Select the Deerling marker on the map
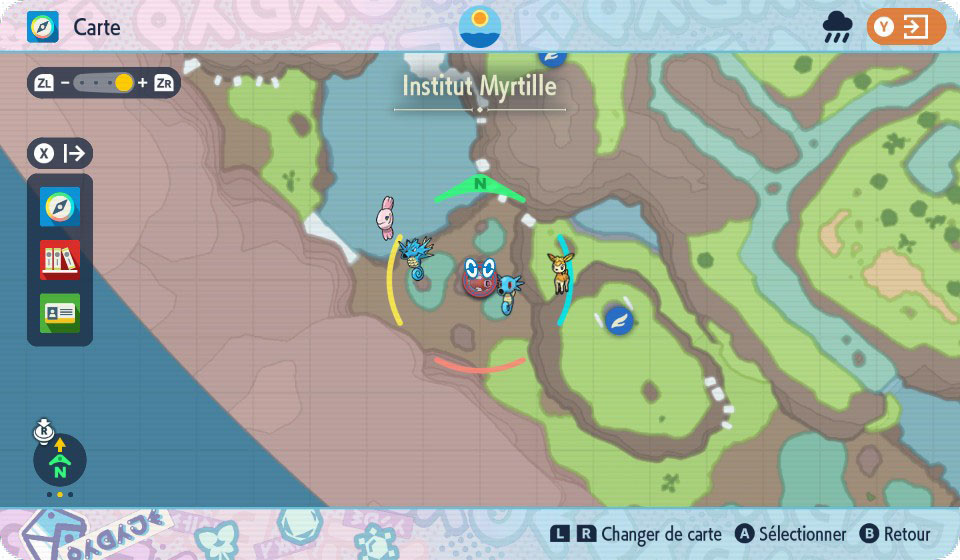960x560 pixels. coord(558,272)
